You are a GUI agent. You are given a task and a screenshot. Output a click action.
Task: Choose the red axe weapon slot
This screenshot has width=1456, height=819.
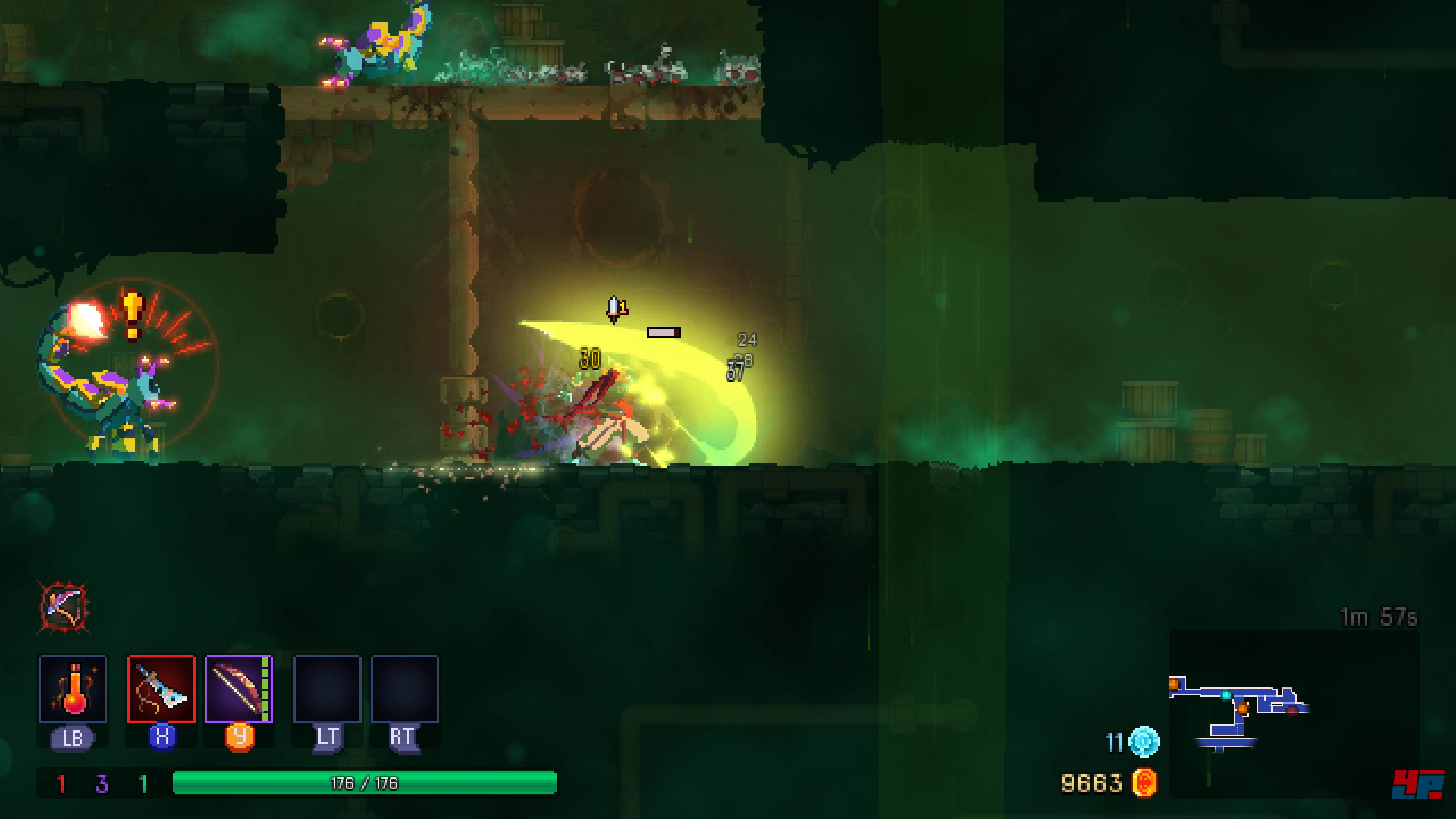click(162, 689)
